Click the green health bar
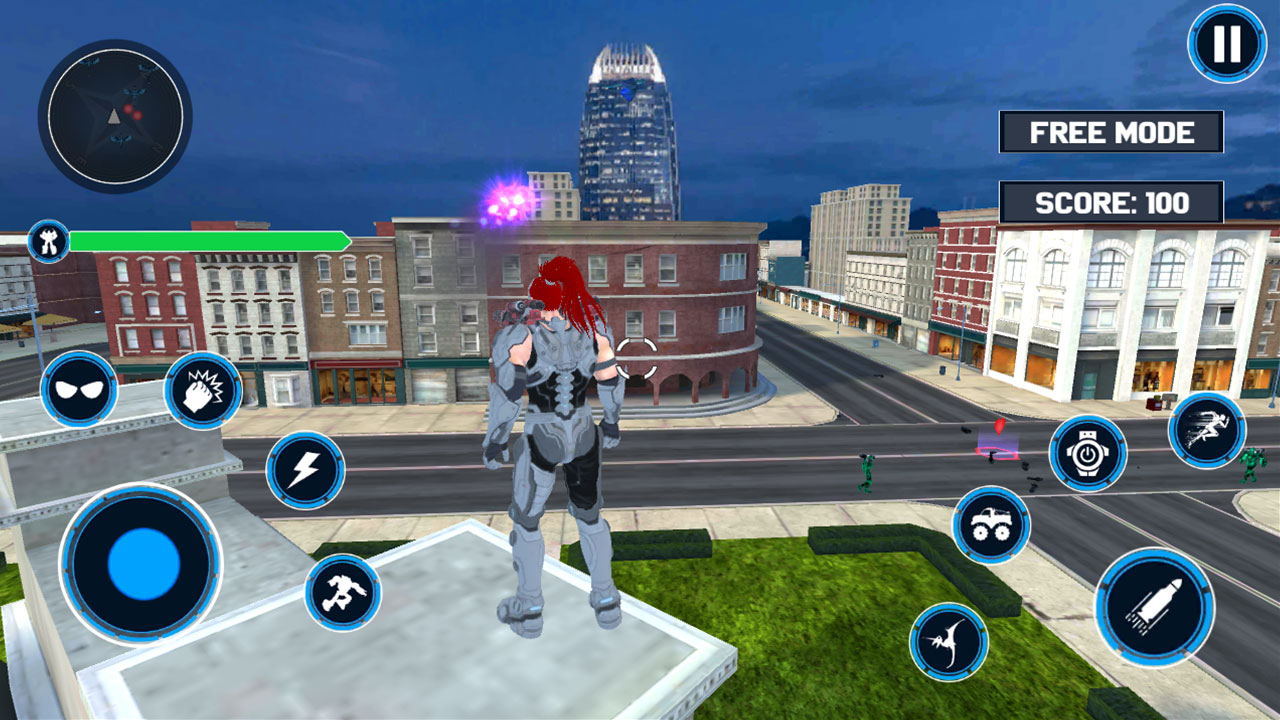1280x720 pixels. tap(210, 239)
